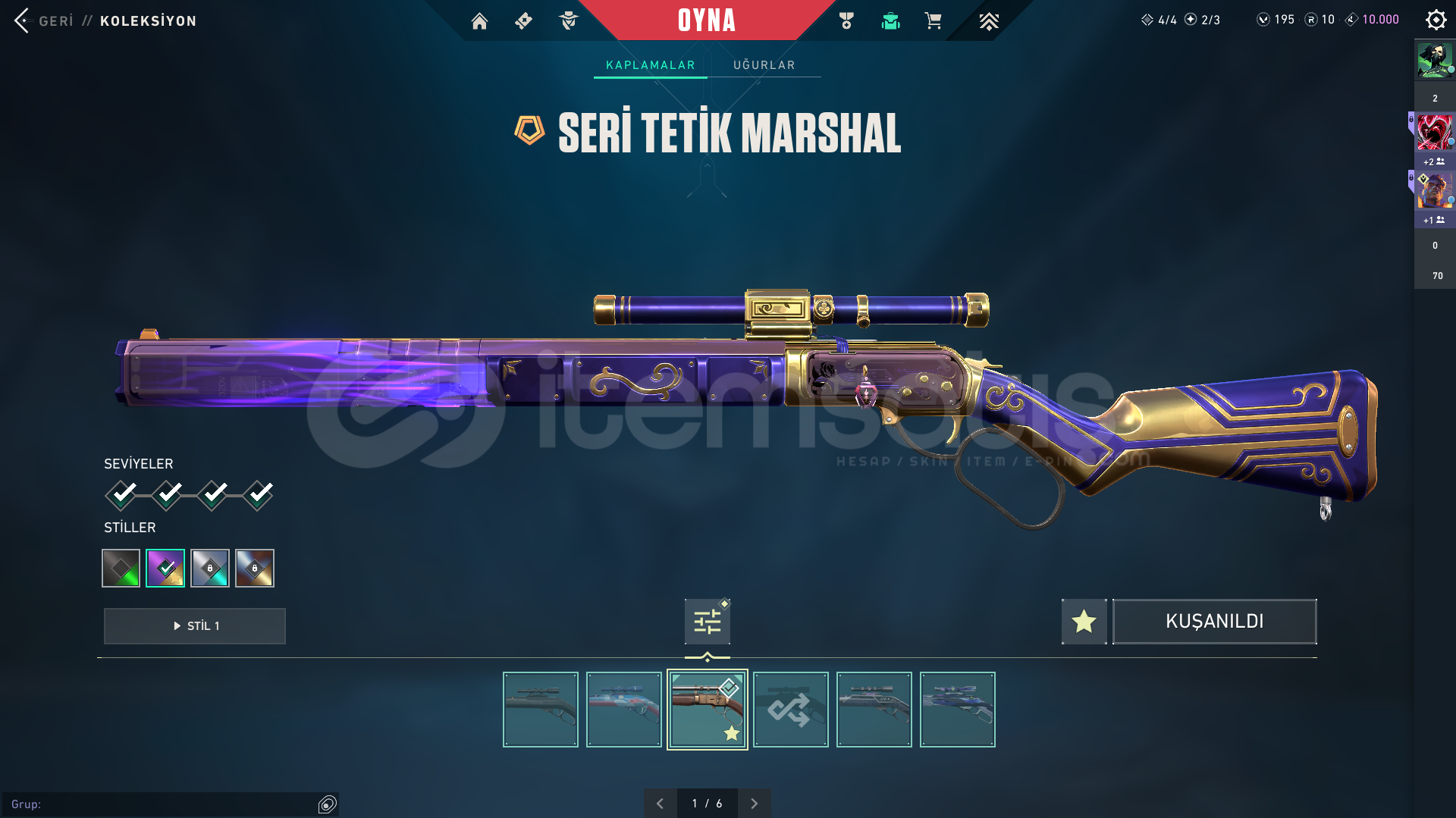
Task: Switch to the UĞURLAR tab
Action: (764, 65)
